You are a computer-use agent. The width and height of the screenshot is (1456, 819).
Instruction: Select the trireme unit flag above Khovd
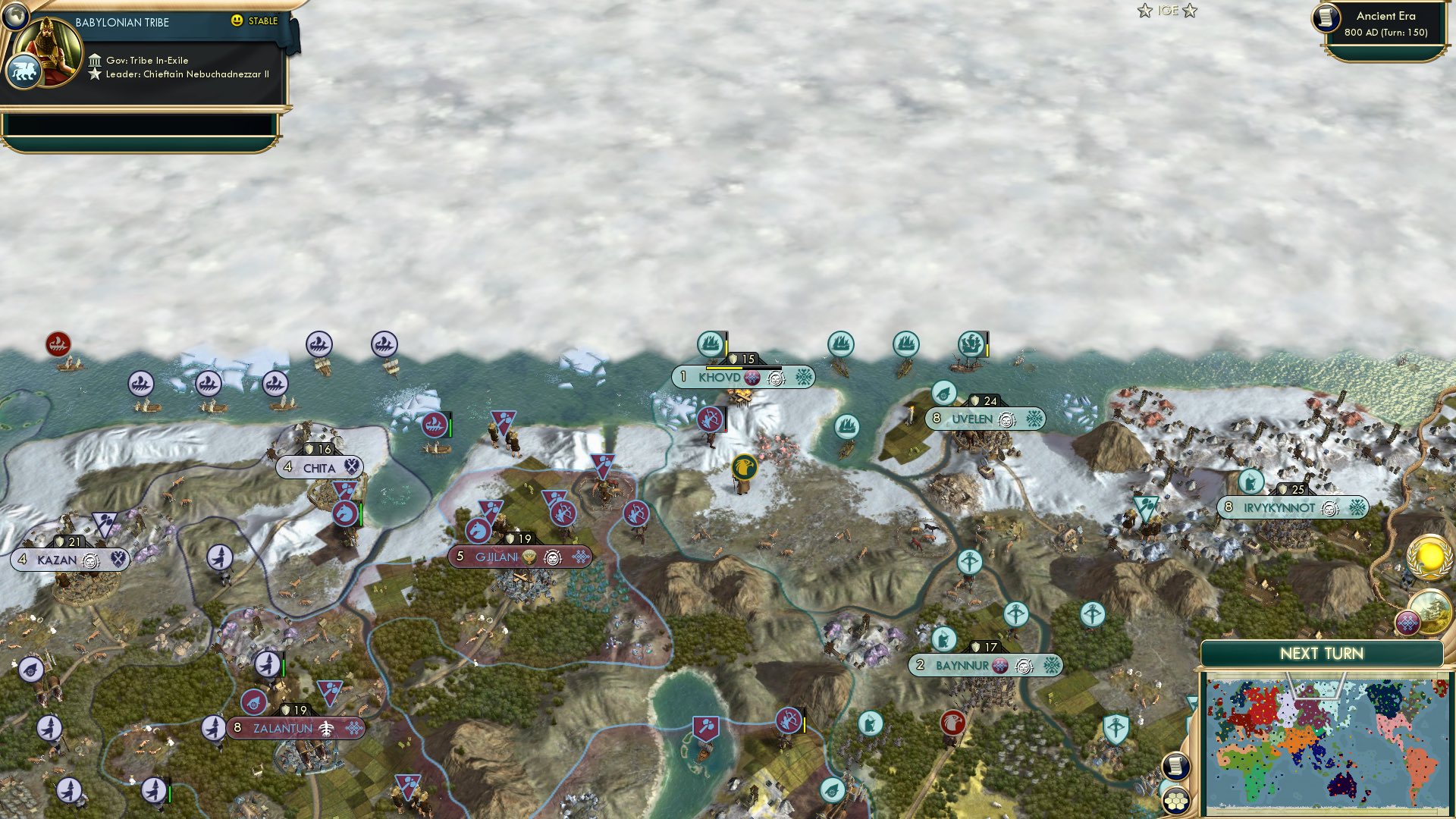[711, 343]
